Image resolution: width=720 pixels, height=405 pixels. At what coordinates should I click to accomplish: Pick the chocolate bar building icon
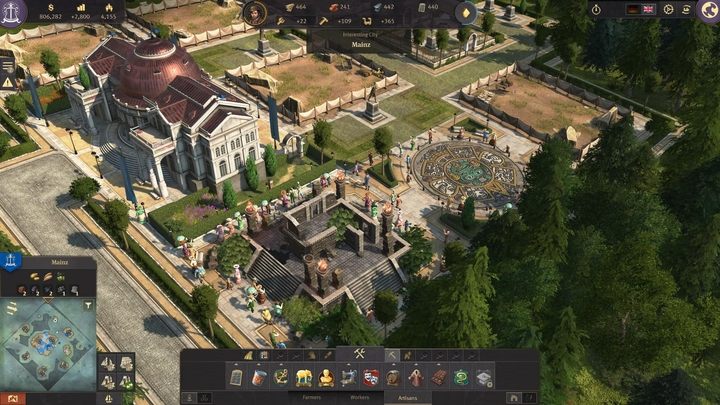[439, 377]
